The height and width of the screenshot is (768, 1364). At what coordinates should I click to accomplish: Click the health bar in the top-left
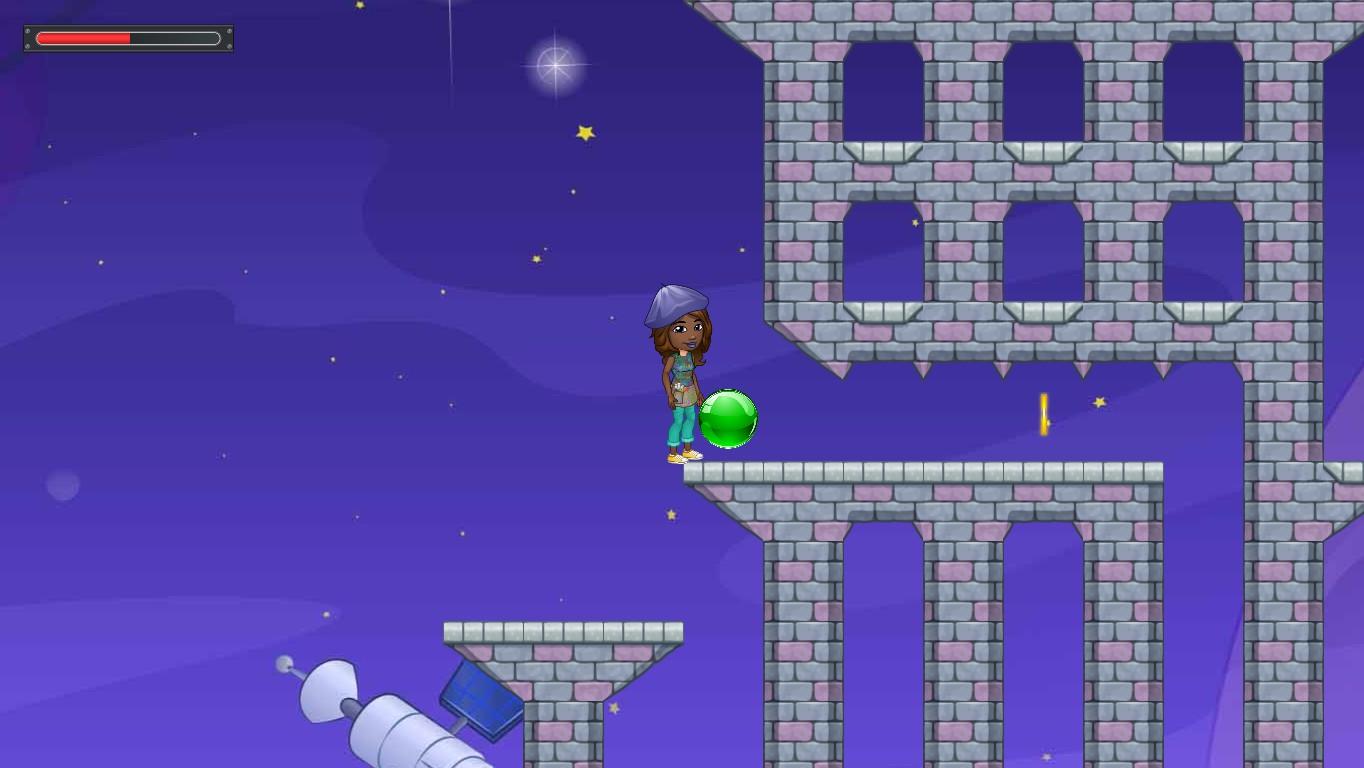tap(84, 37)
